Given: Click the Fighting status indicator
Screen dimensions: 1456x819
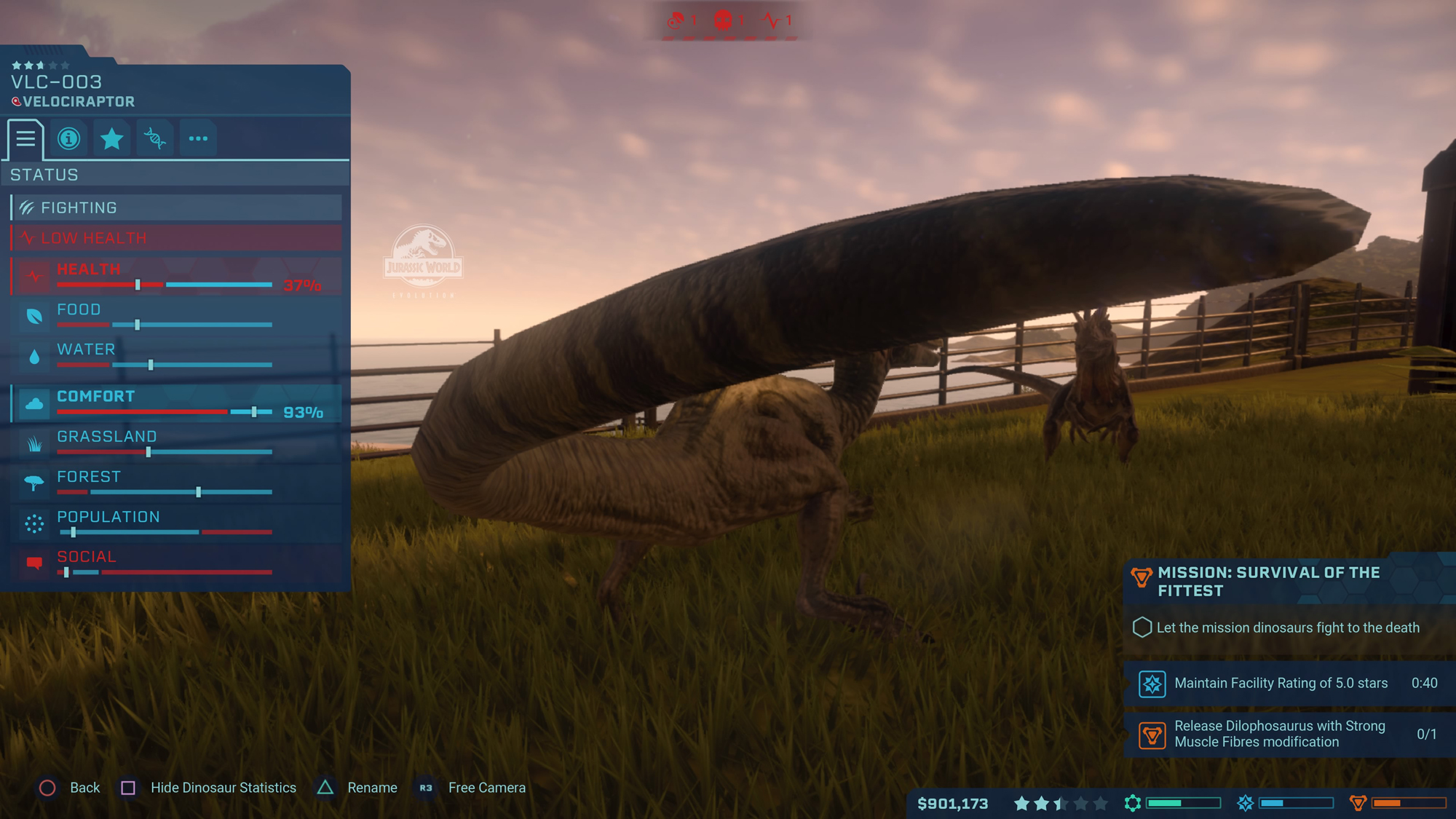Looking at the screenshot, I should (x=175, y=207).
